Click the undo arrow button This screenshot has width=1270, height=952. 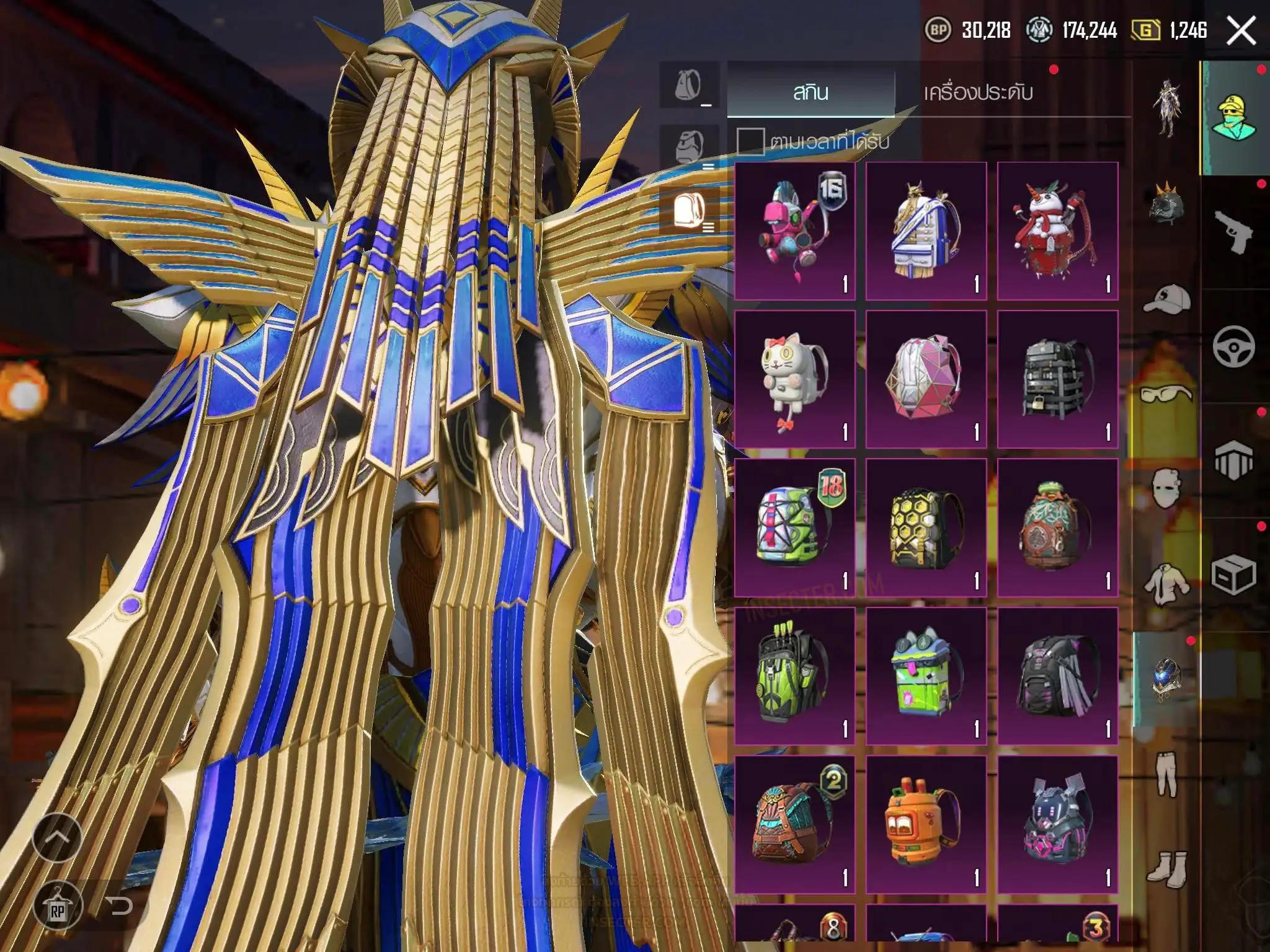point(118,907)
